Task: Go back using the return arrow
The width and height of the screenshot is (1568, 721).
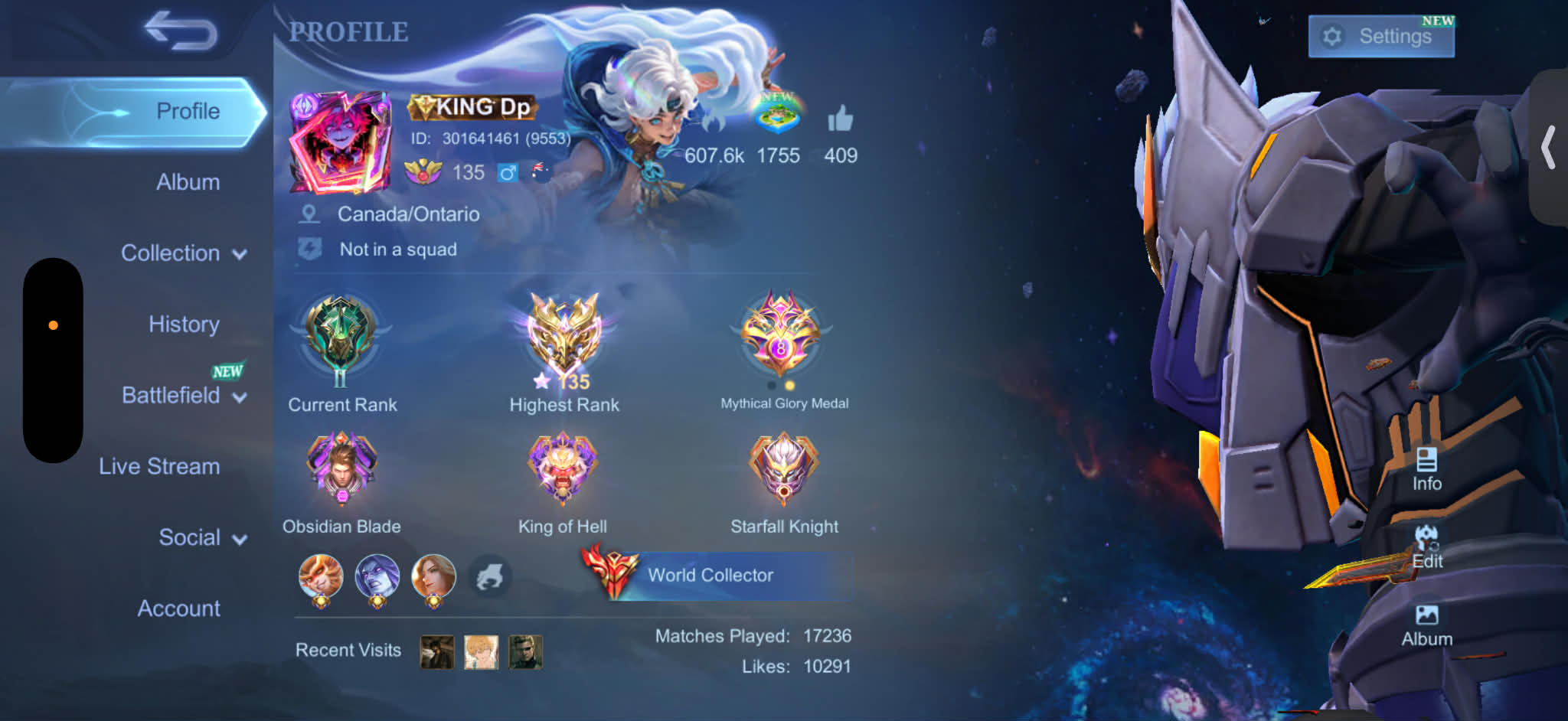Action: pyautogui.click(x=181, y=31)
